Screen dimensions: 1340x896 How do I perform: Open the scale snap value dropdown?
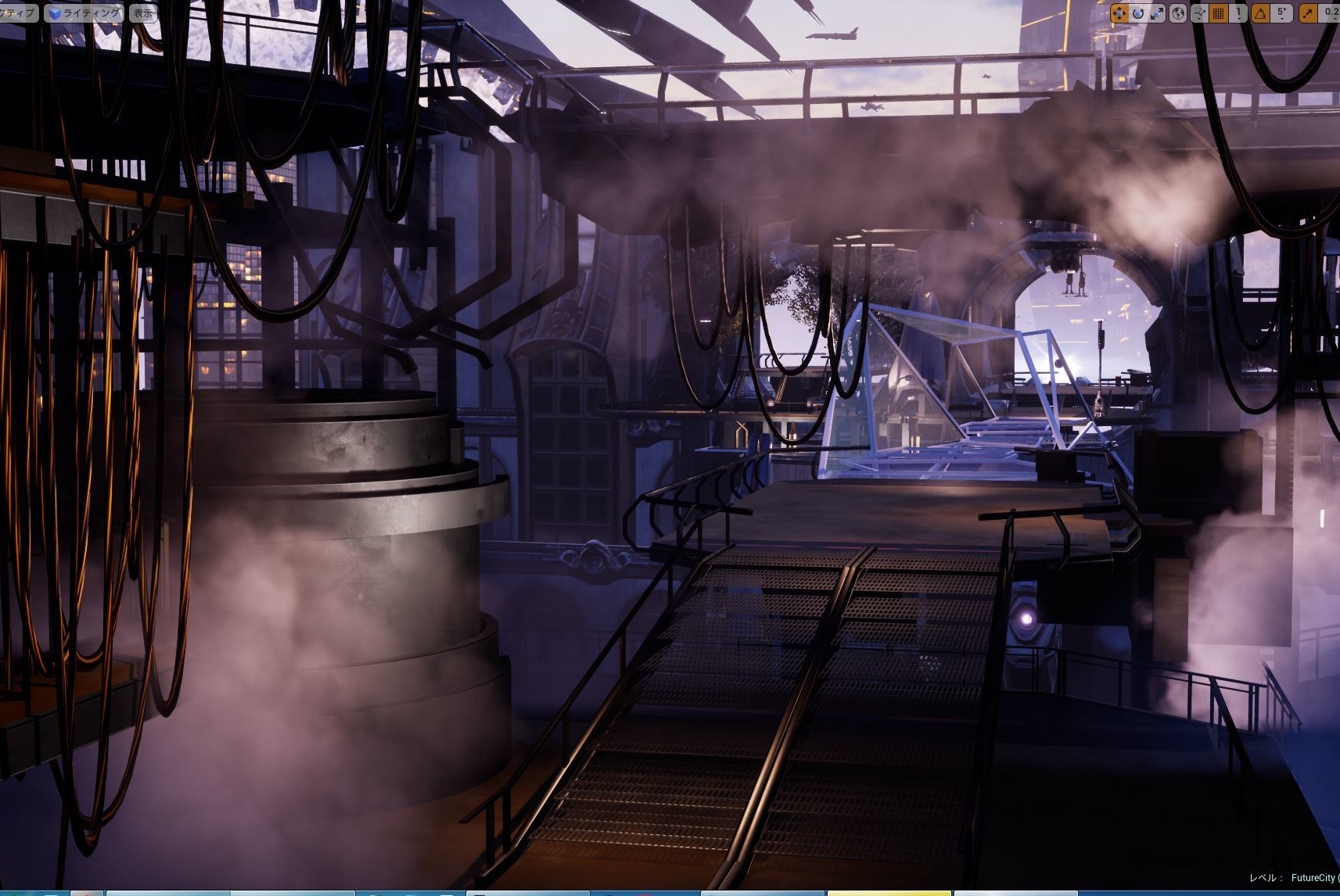(x=1331, y=13)
